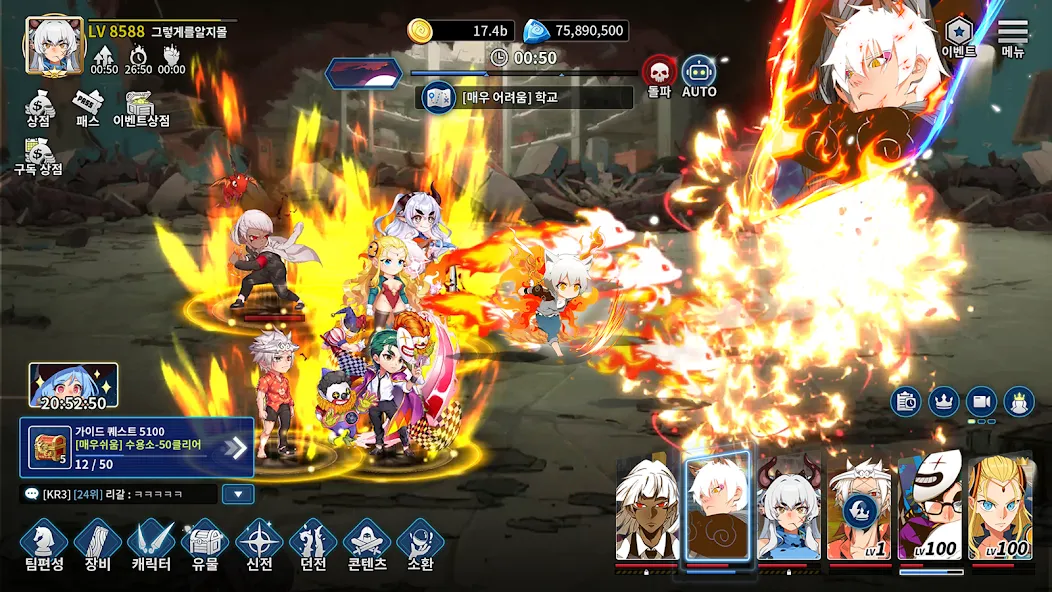Open the 캐릭터 character menu
The height and width of the screenshot is (592, 1052).
point(152,545)
